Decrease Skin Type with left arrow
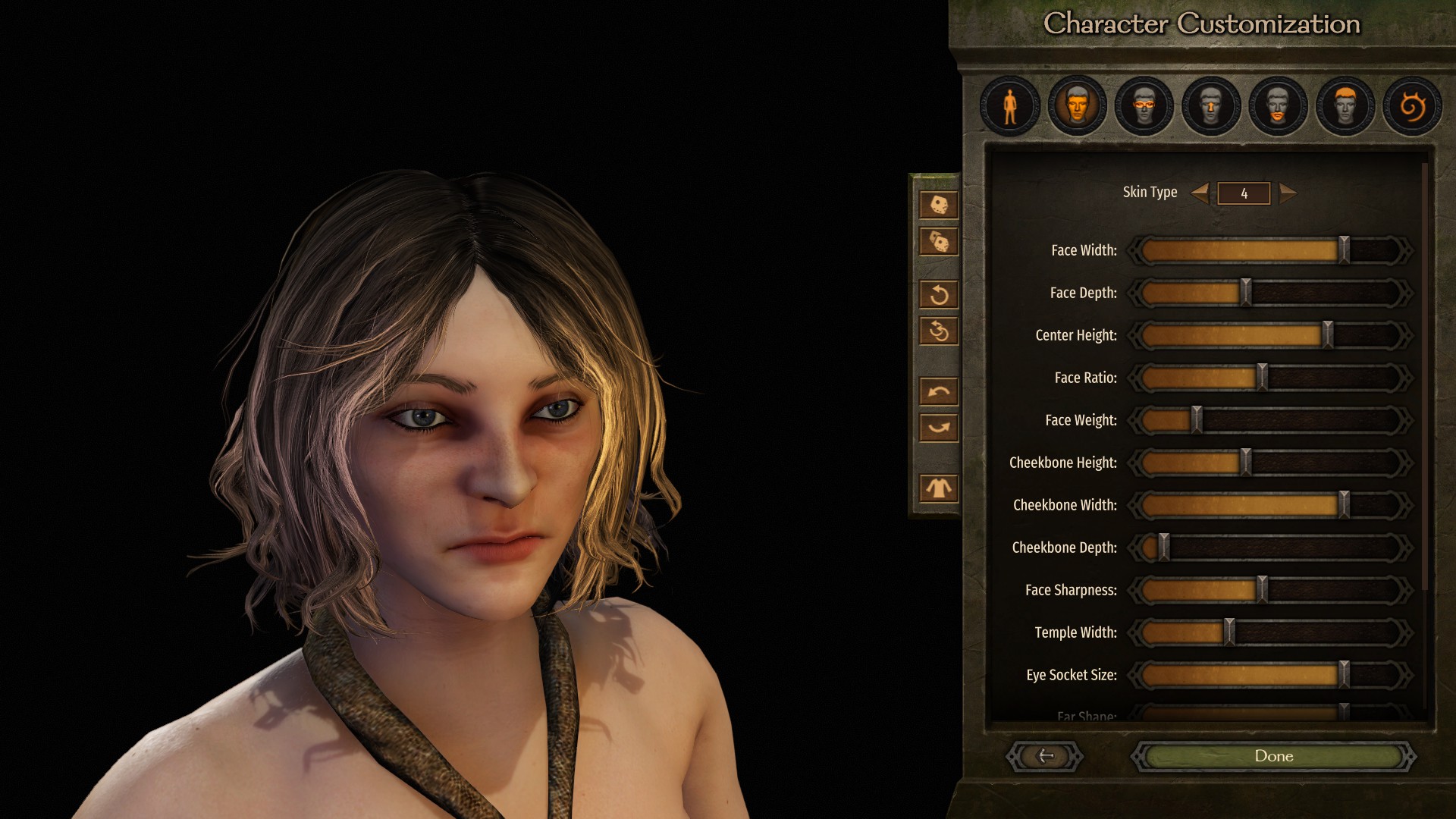Screen dimensions: 1456x819 [1200, 193]
